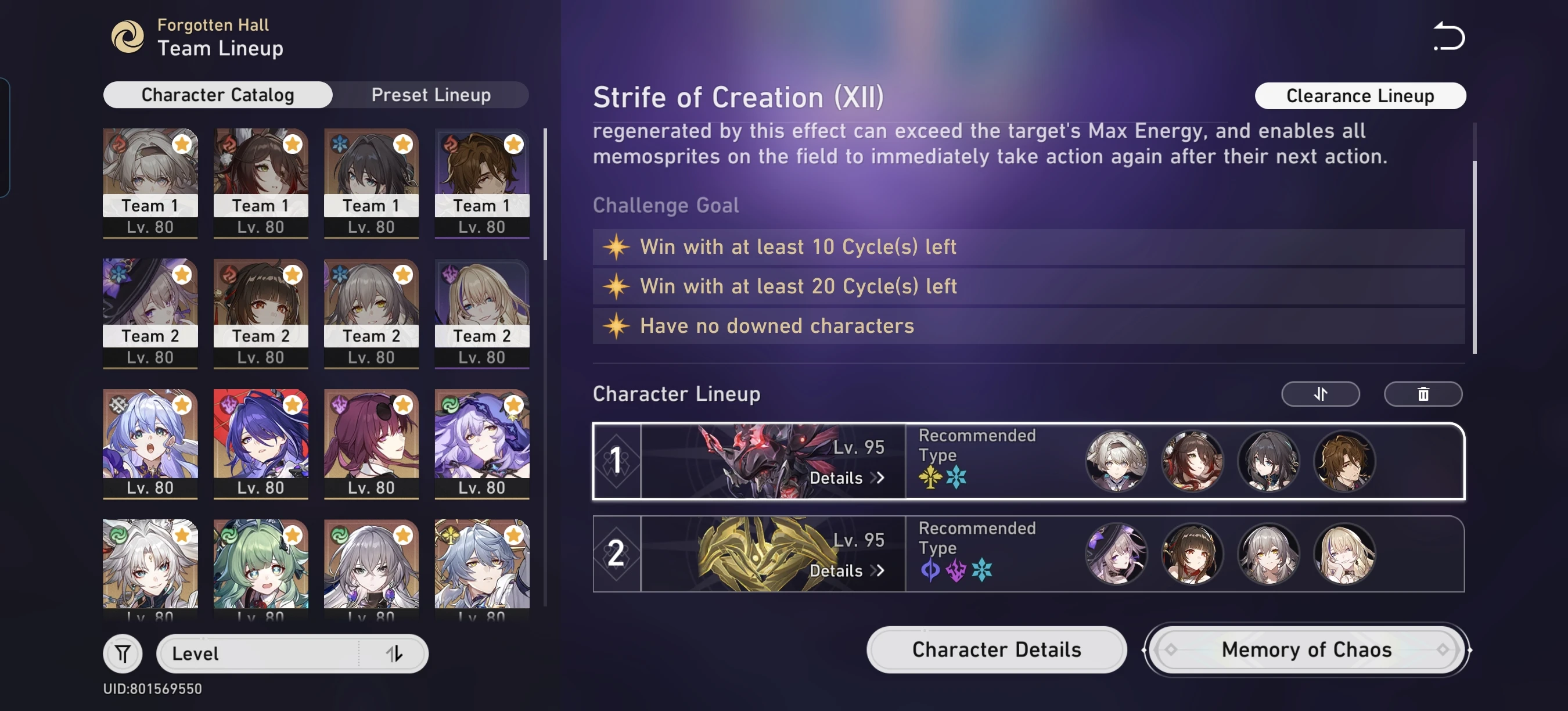This screenshot has width=1568, height=711.
Task: Switch to the Preset Lineup tab
Action: tap(431, 94)
